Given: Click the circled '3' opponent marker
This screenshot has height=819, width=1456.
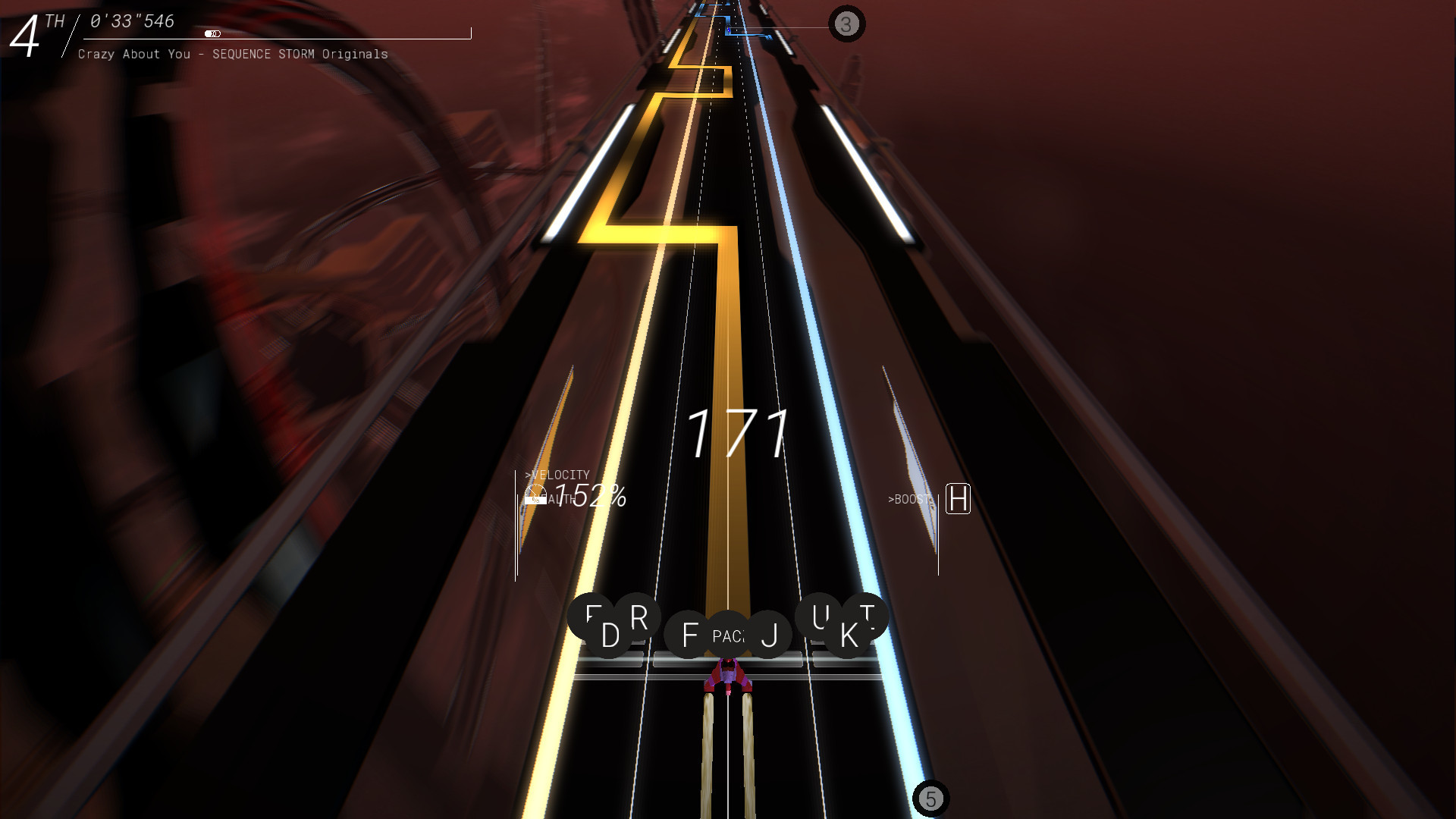Looking at the screenshot, I should (x=845, y=24).
